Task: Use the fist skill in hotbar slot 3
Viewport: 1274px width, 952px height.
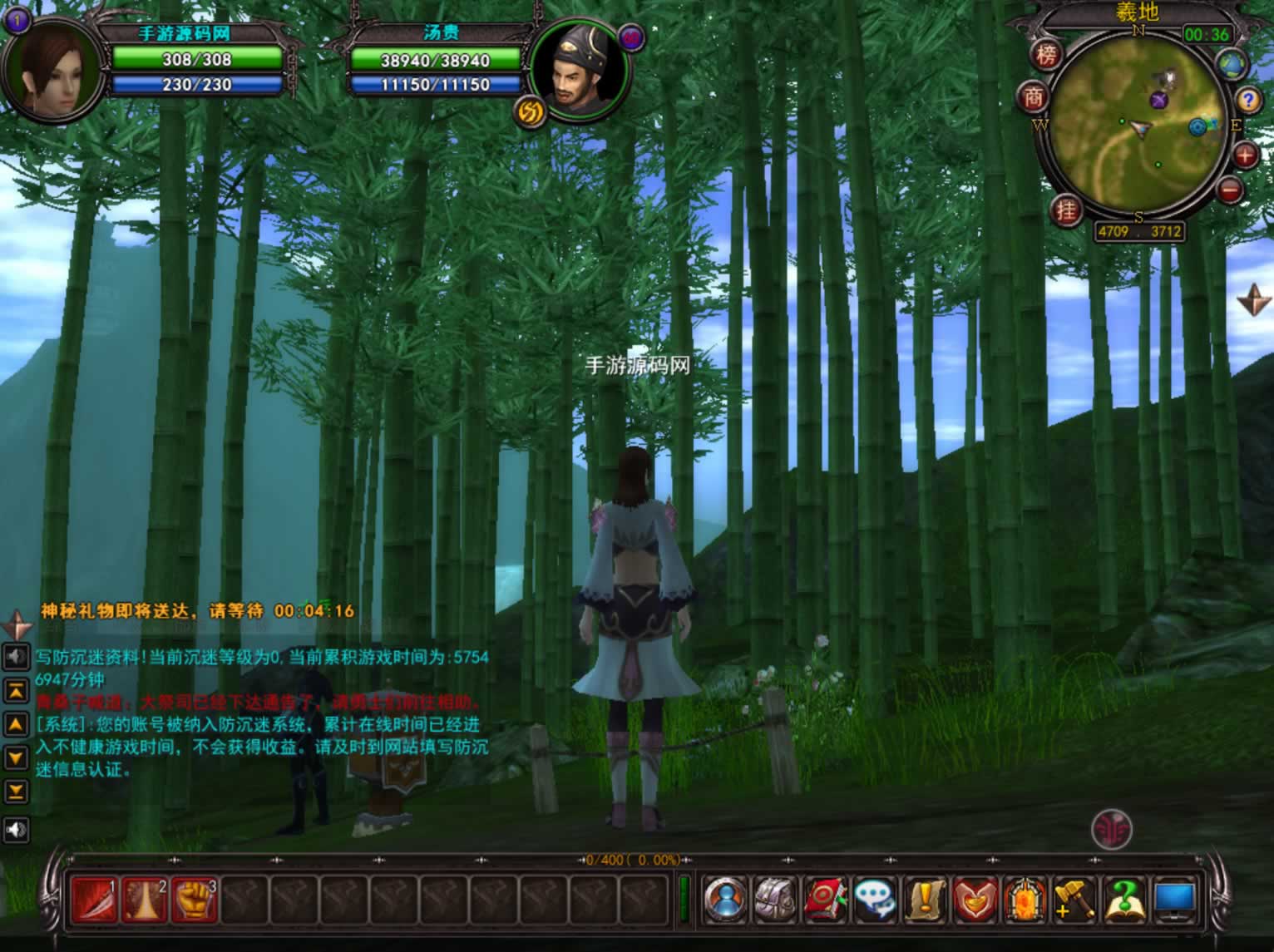Action: point(194,900)
